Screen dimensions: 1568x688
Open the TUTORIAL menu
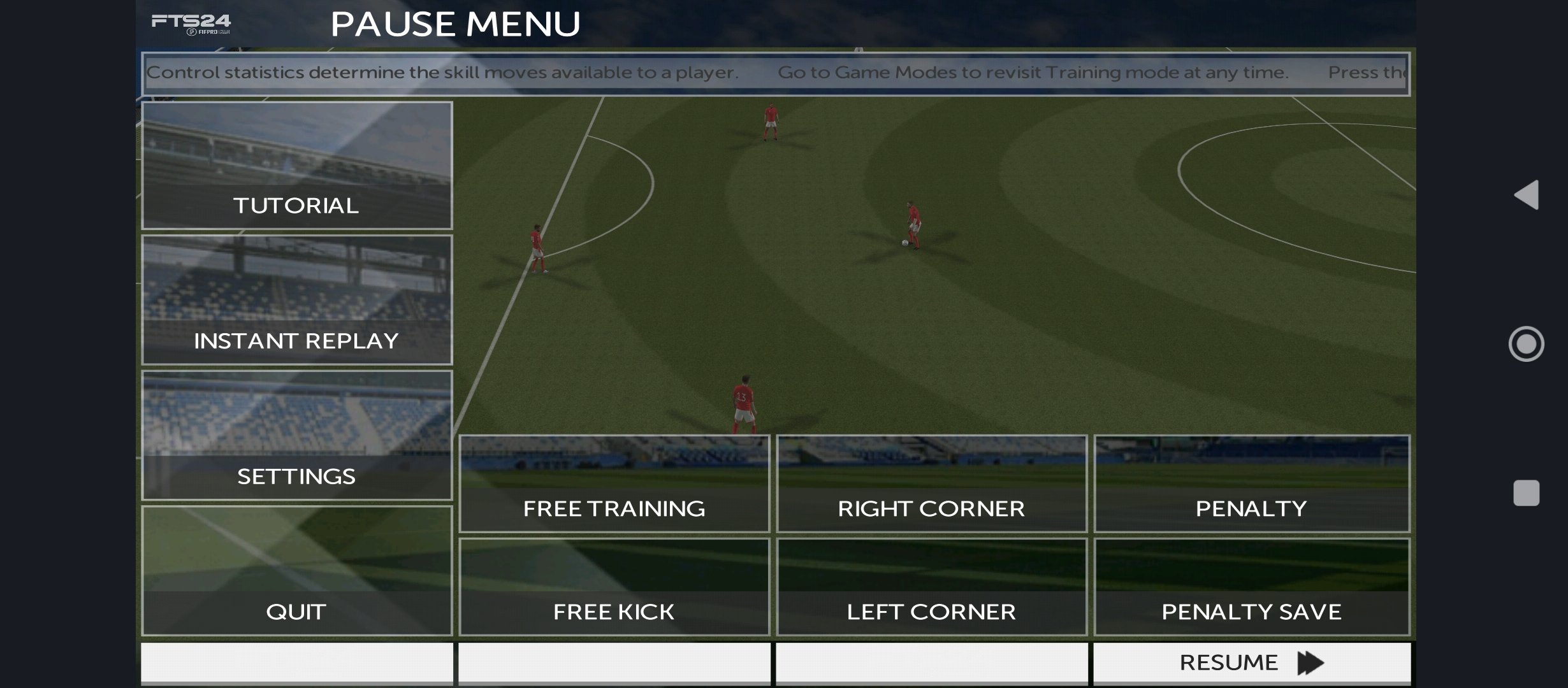(x=296, y=205)
